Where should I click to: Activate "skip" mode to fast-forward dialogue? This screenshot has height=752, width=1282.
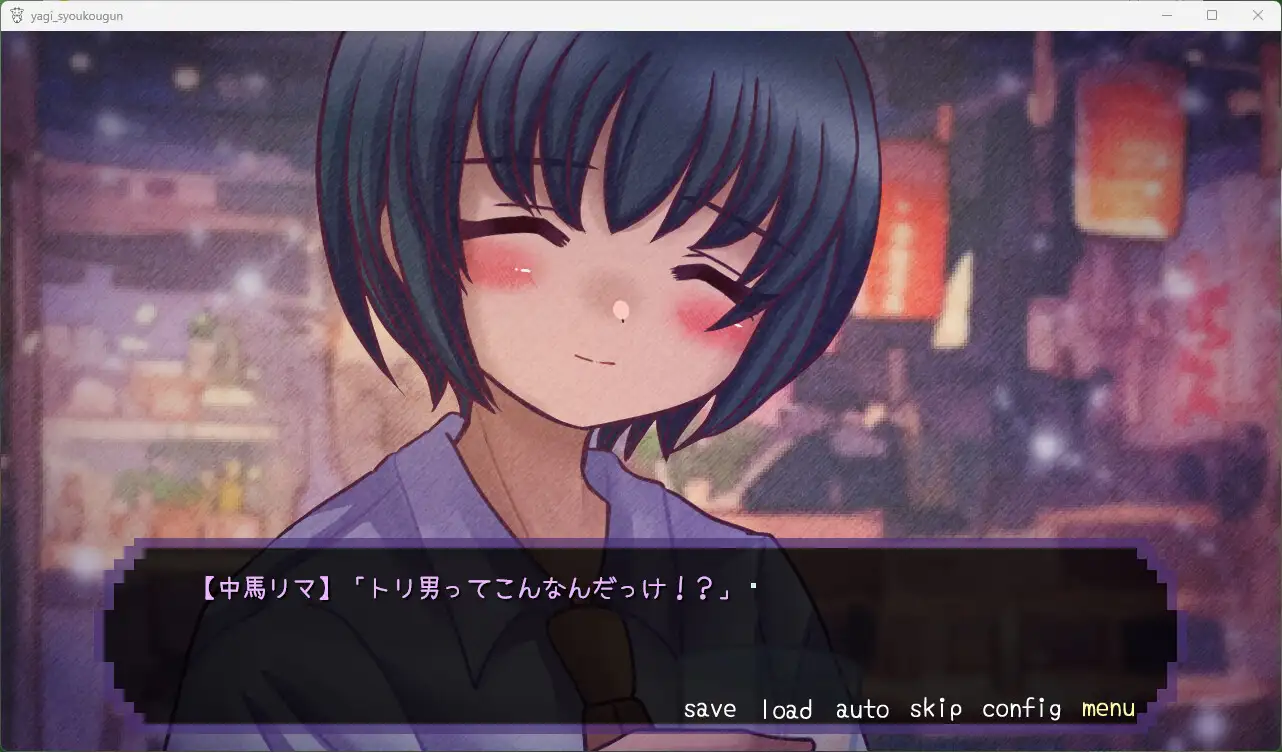[x=934, y=708]
